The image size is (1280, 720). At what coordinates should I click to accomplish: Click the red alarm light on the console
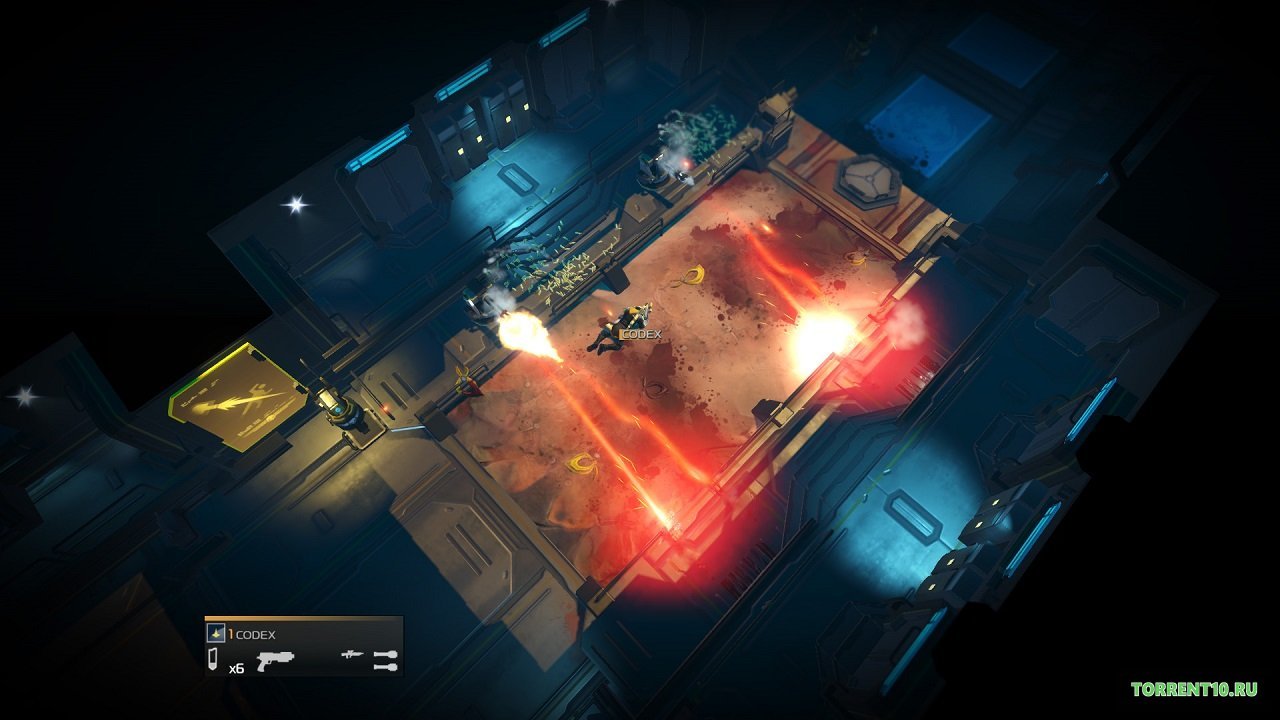click(385, 408)
